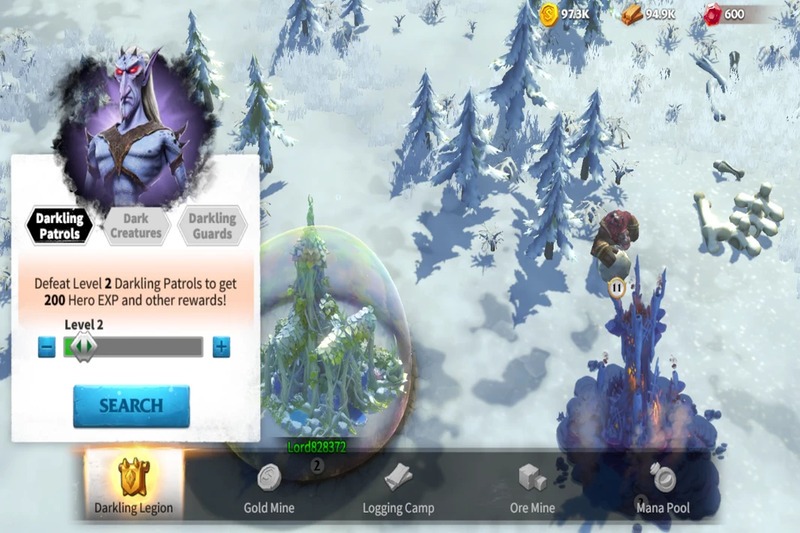
Task: Switch to the Mana Pool category
Action: 663,489
